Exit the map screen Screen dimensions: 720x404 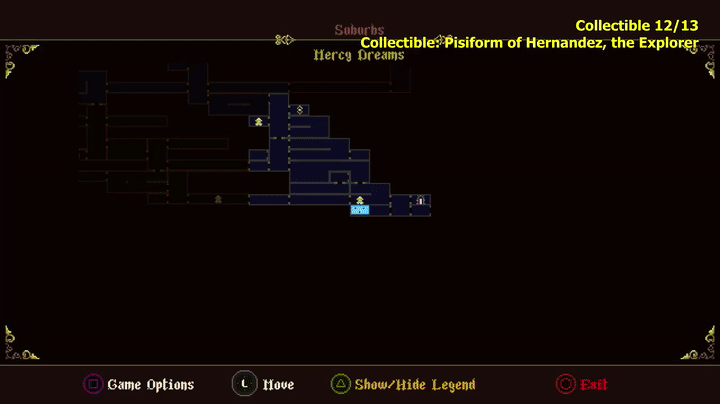point(581,384)
